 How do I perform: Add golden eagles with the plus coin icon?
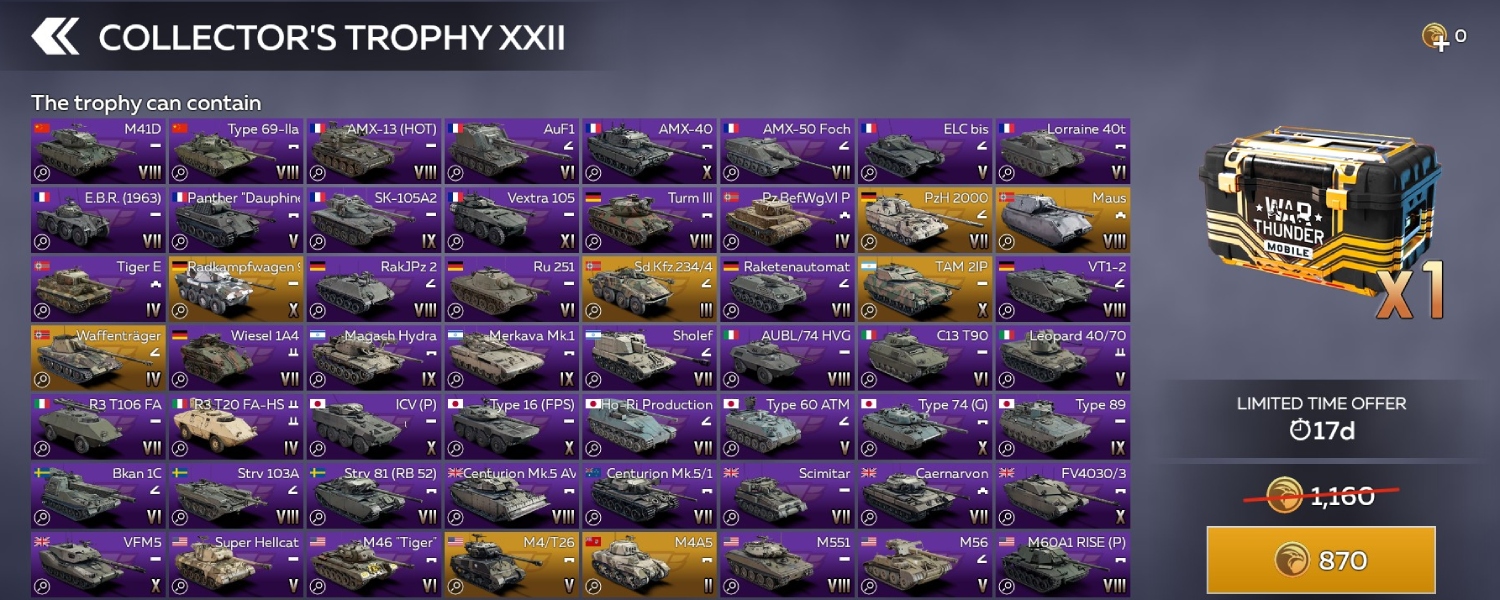pyautogui.click(x=1436, y=38)
